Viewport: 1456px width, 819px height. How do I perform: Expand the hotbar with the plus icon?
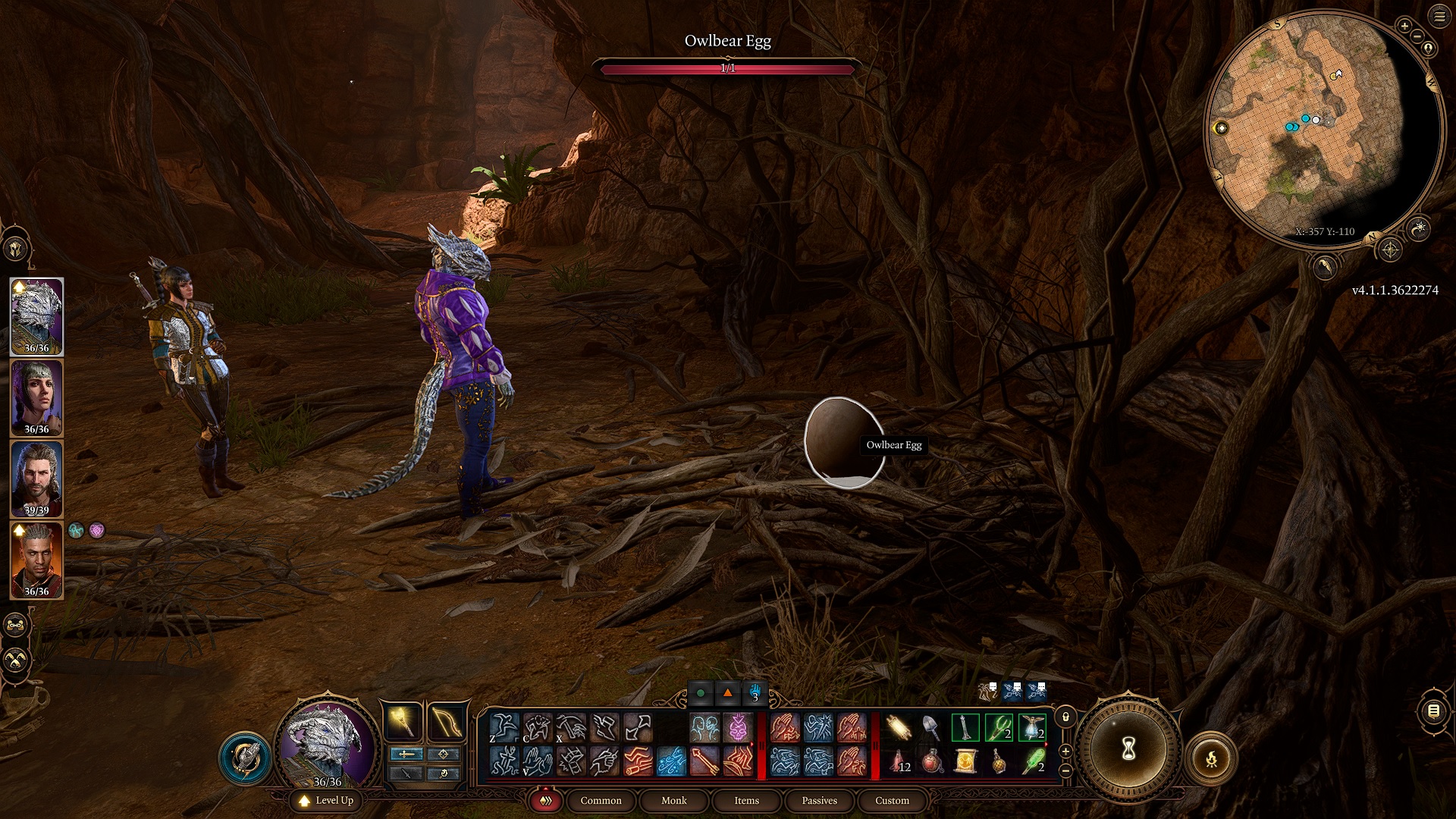[x=1066, y=752]
